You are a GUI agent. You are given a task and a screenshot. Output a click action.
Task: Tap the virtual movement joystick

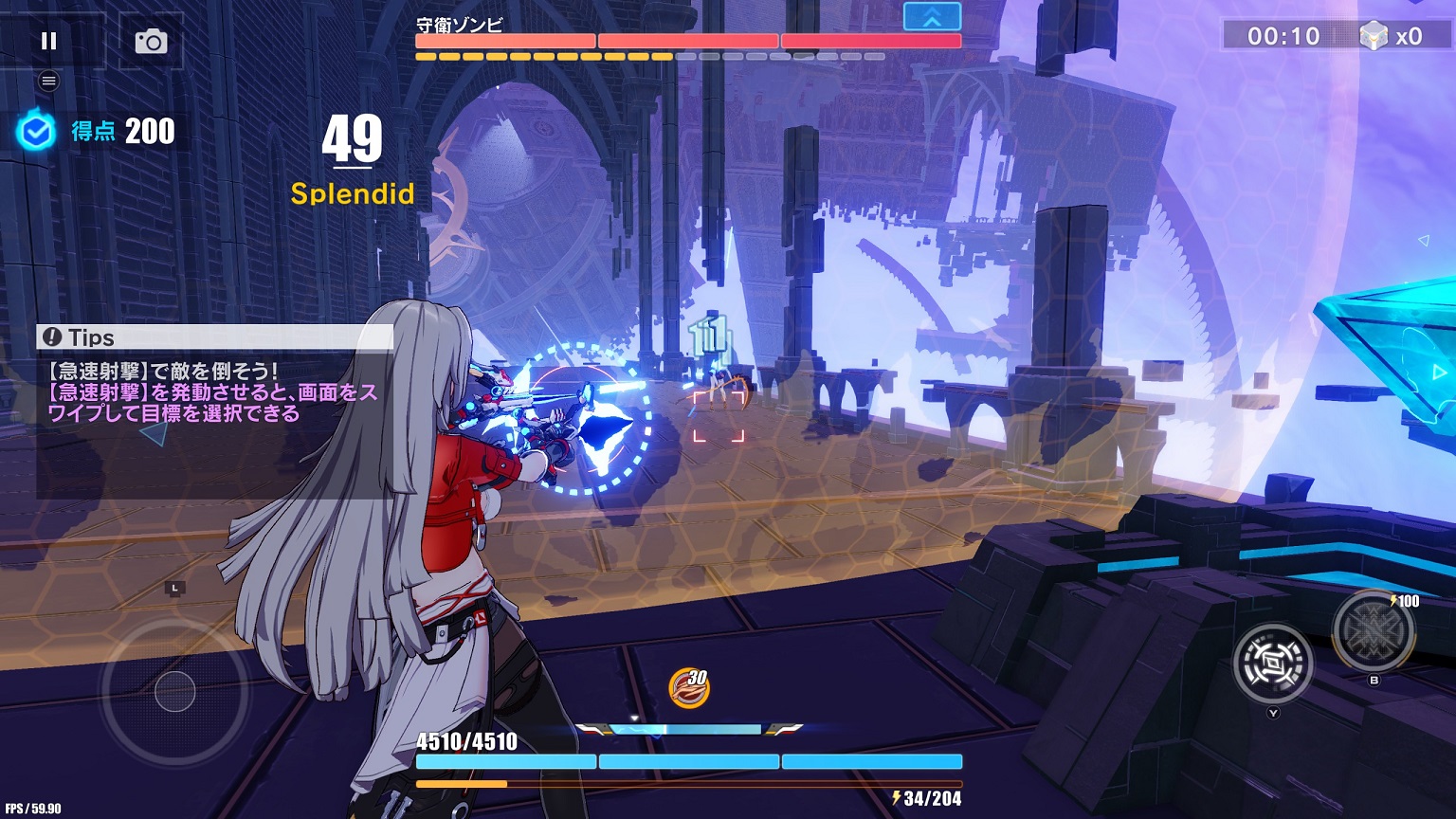click(x=175, y=691)
